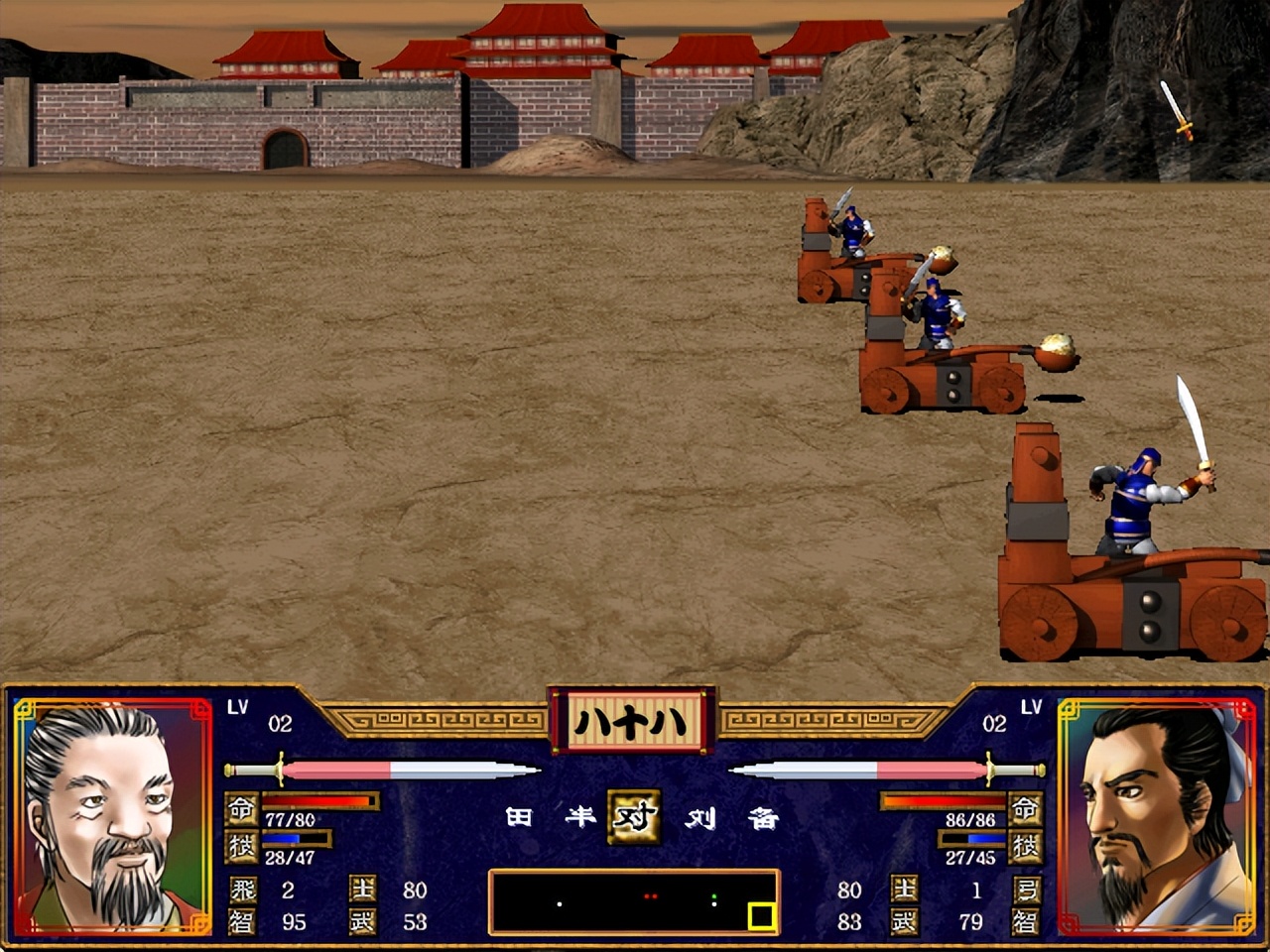Click the yellow square marker on minimap
Viewport: 1270px width, 952px height.
[761, 916]
